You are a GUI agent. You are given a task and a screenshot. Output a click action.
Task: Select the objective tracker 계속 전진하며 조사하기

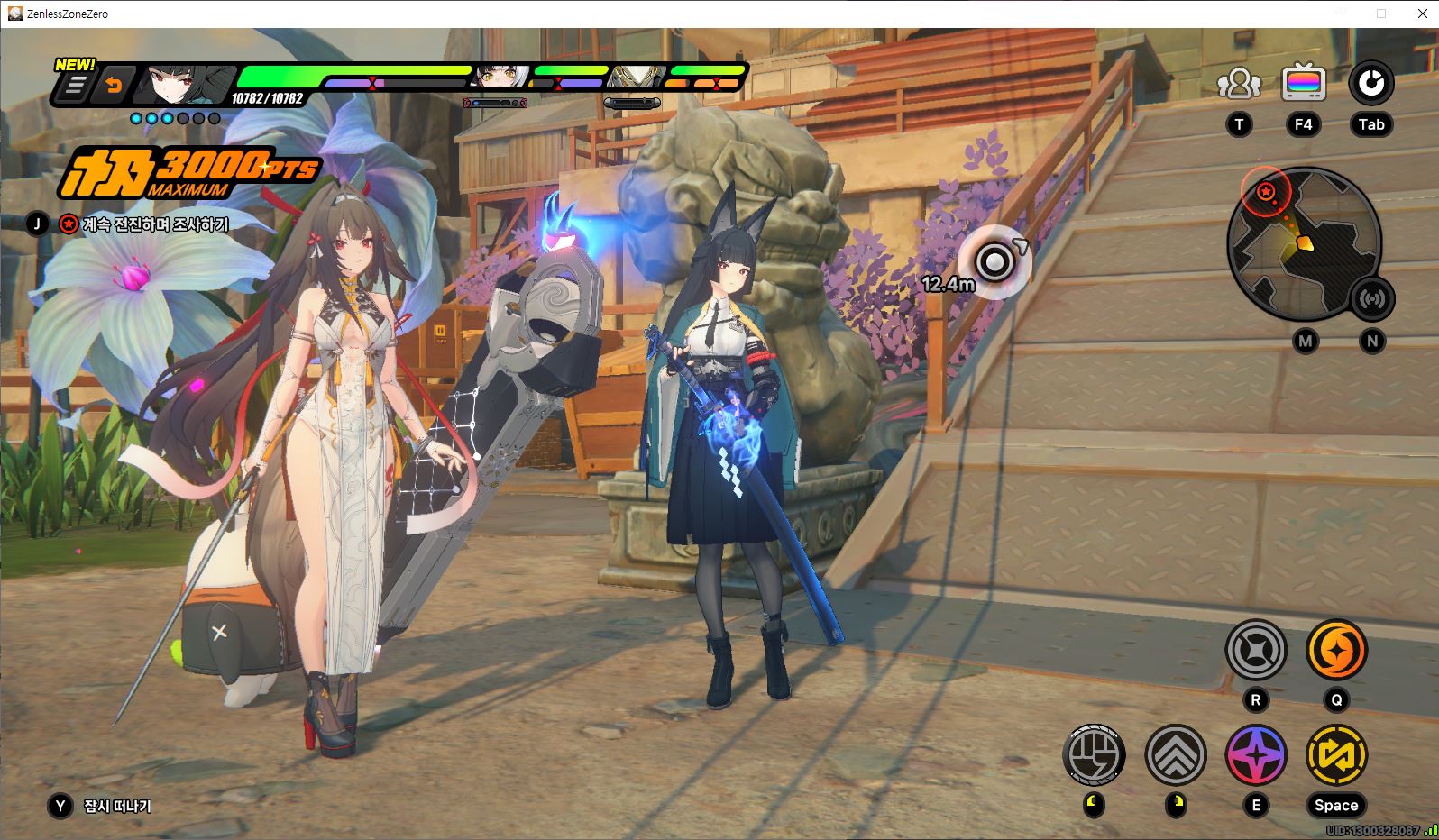click(x=154, y=224)
